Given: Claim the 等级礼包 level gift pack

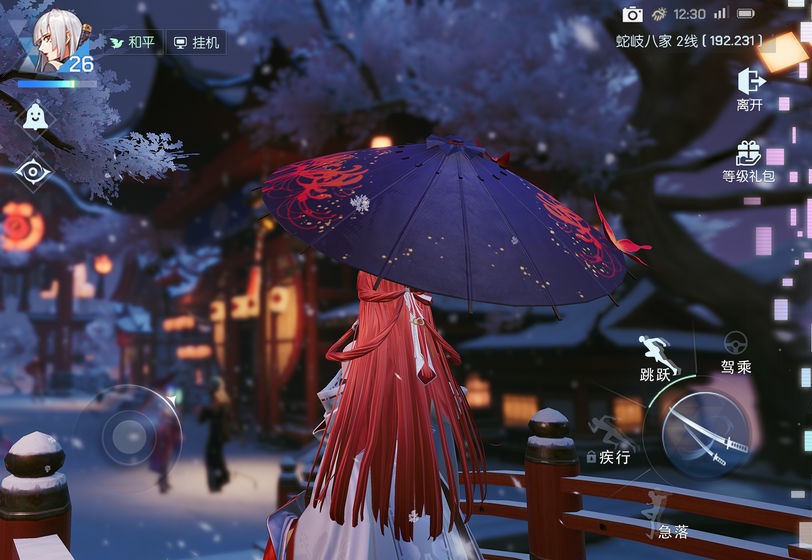Looking at the screenshot, I should (748, 160).
